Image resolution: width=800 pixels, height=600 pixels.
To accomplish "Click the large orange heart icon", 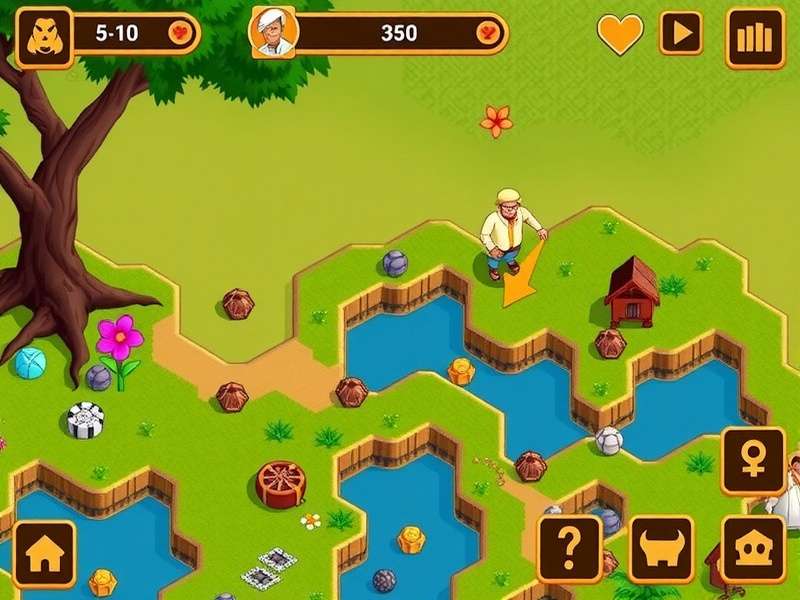I will pos(620,34).
